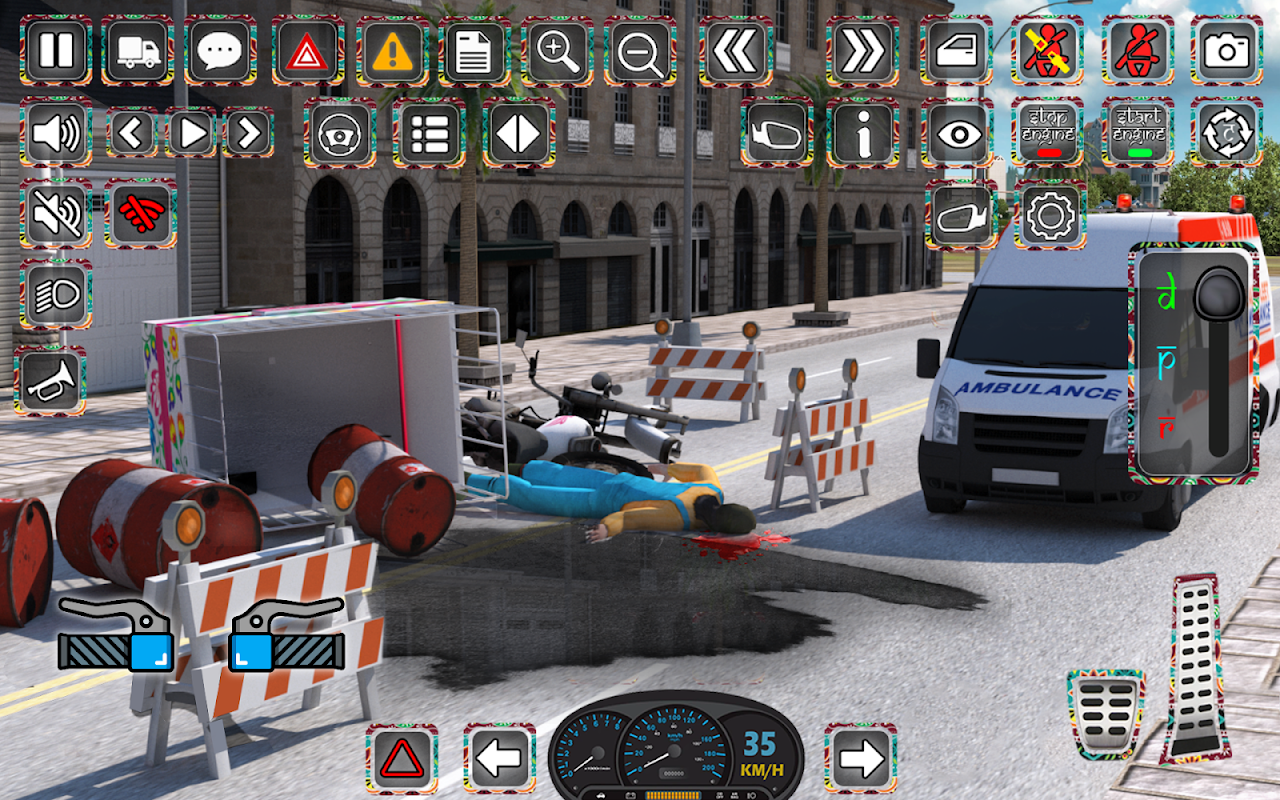
Task: Activate the left turn arrow indicator
Action: pyautogui.click(x=499, y=759)
